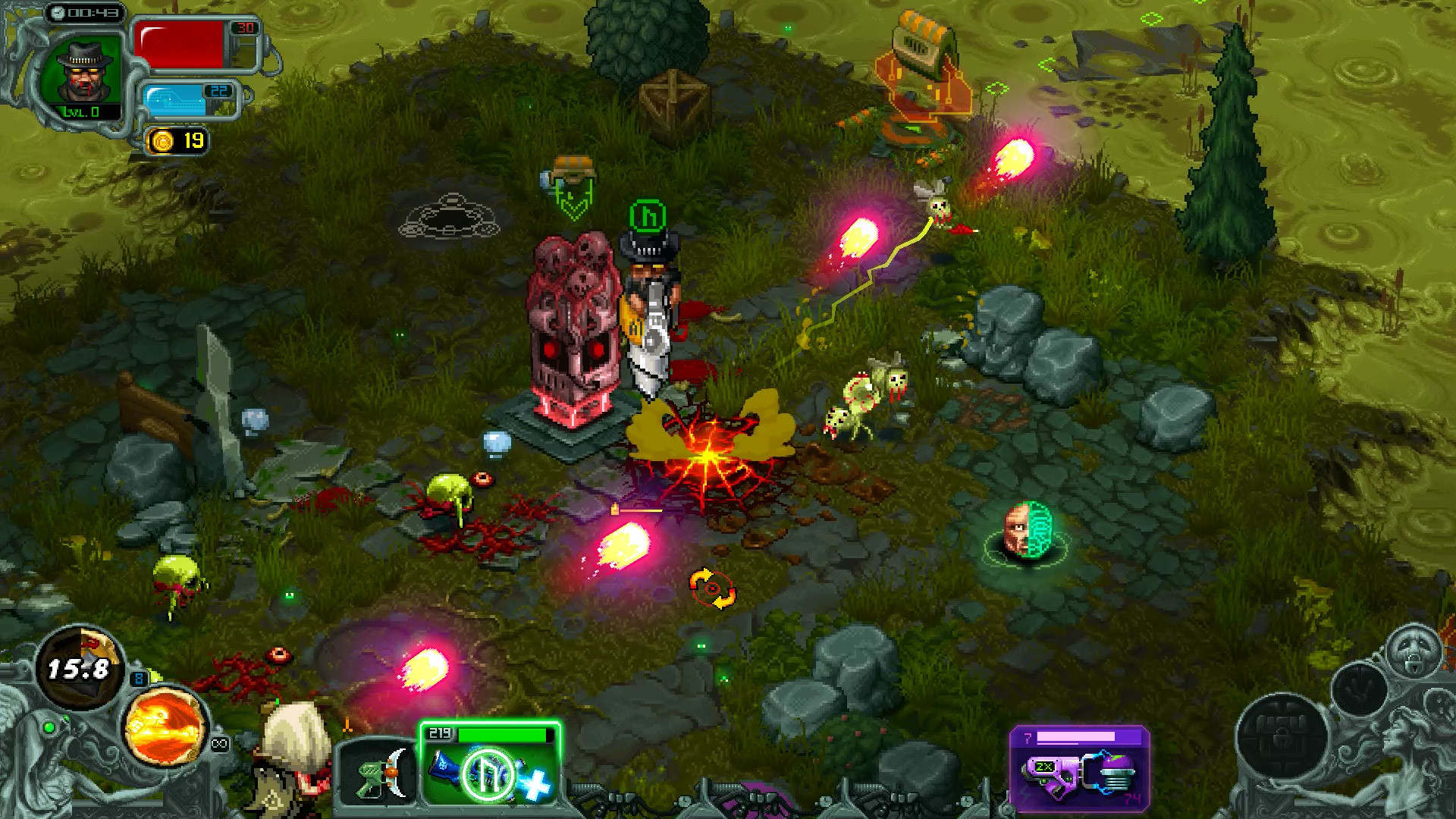Click the infinity symbol next to the fireball ability
This screenshot has height=819, width=1456.
tap(220, 743)
